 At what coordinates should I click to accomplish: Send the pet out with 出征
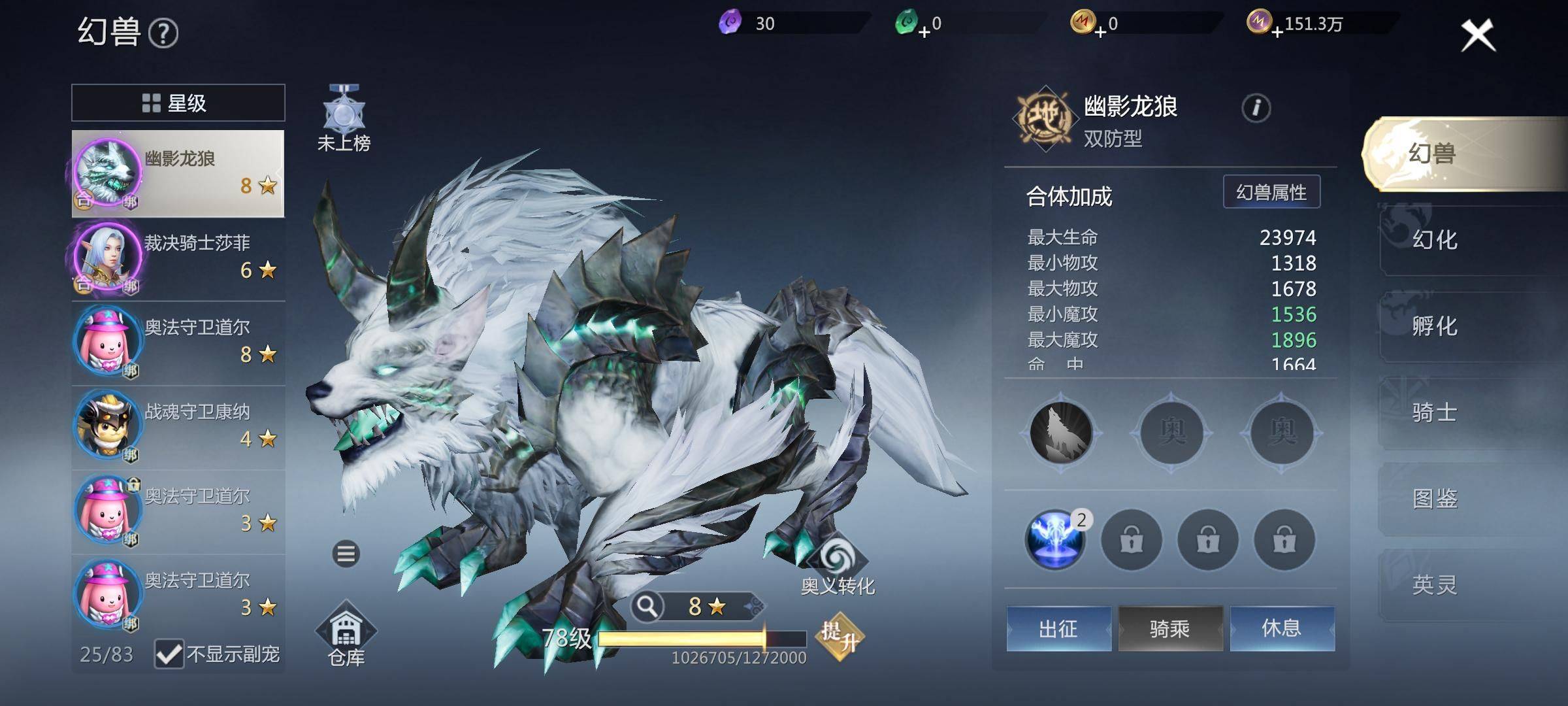(x=1058, y=629)
